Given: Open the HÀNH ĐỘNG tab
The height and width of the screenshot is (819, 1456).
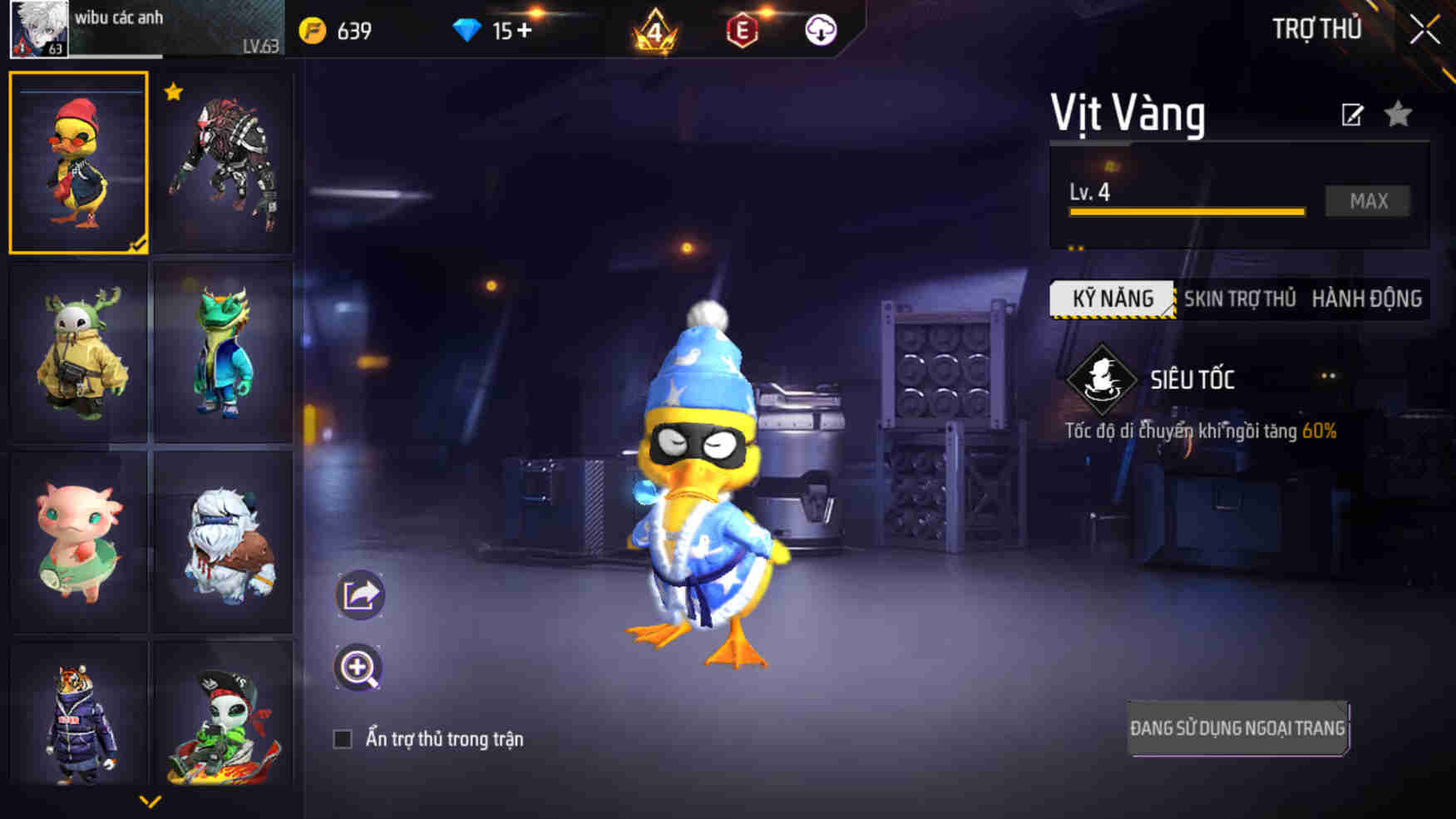Looking at the screenshot, I should coord(1368,298).
